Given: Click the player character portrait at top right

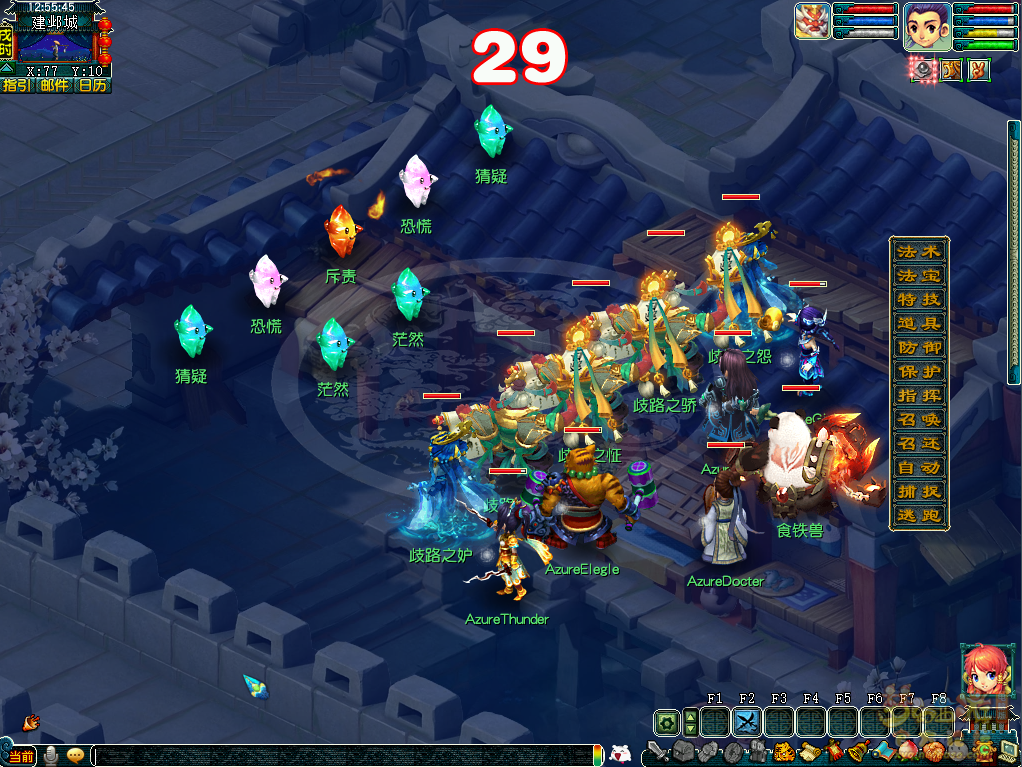Looking at the screenshot, I should click(x=927, y=26).
